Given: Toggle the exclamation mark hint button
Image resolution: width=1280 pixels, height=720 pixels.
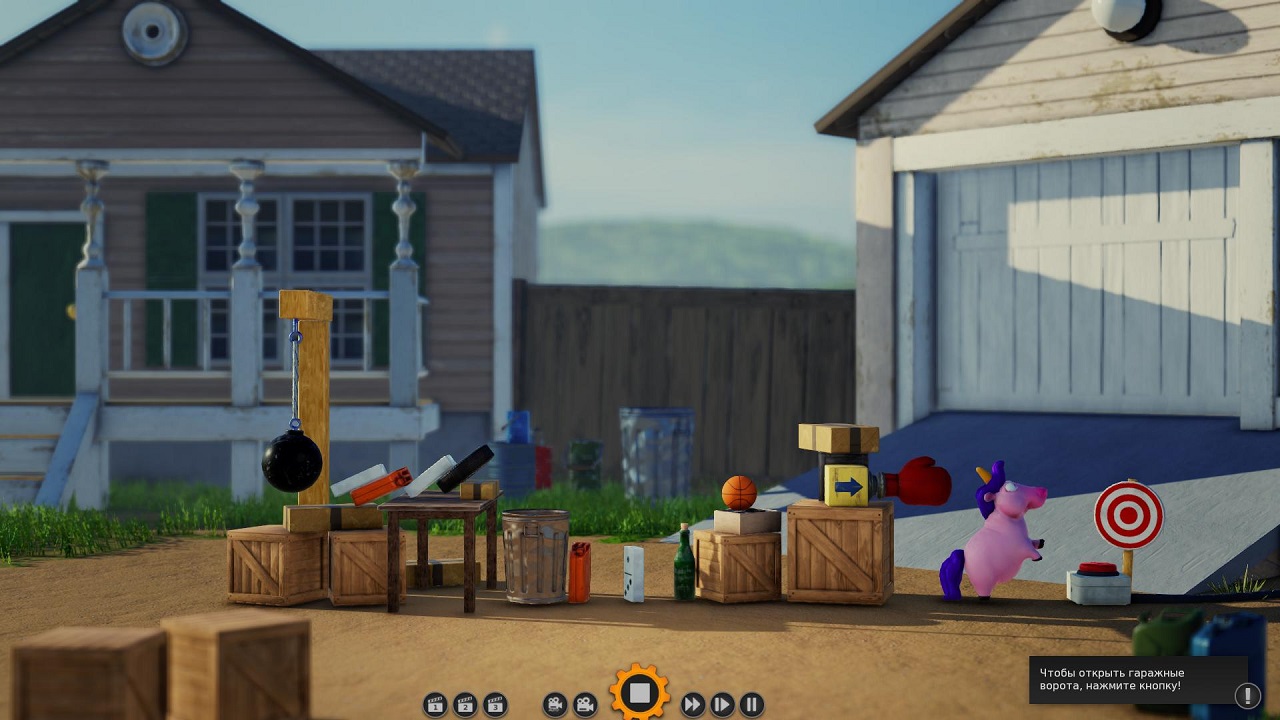Looking at the screenshot, I should [1247, 695].
